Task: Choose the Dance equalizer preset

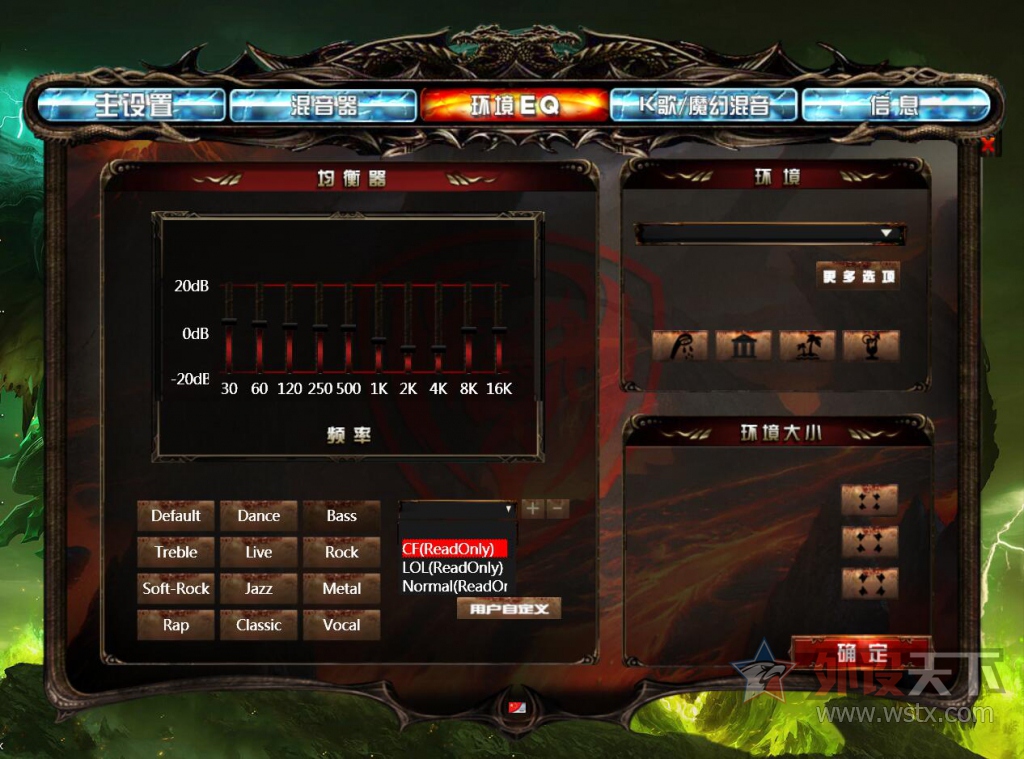Action: click(259, 516)
